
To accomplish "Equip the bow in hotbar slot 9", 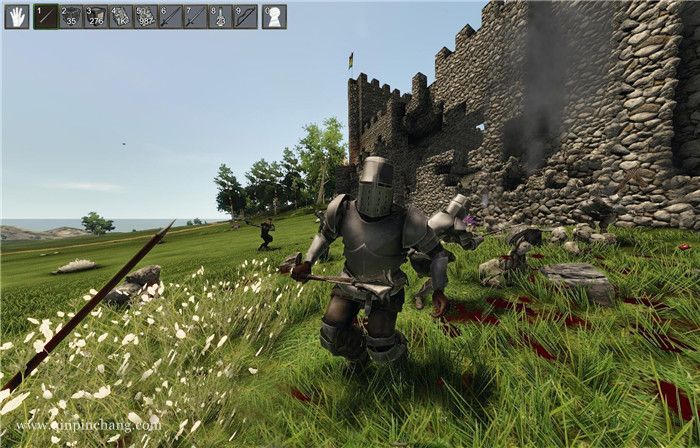I will click(246, 16).
